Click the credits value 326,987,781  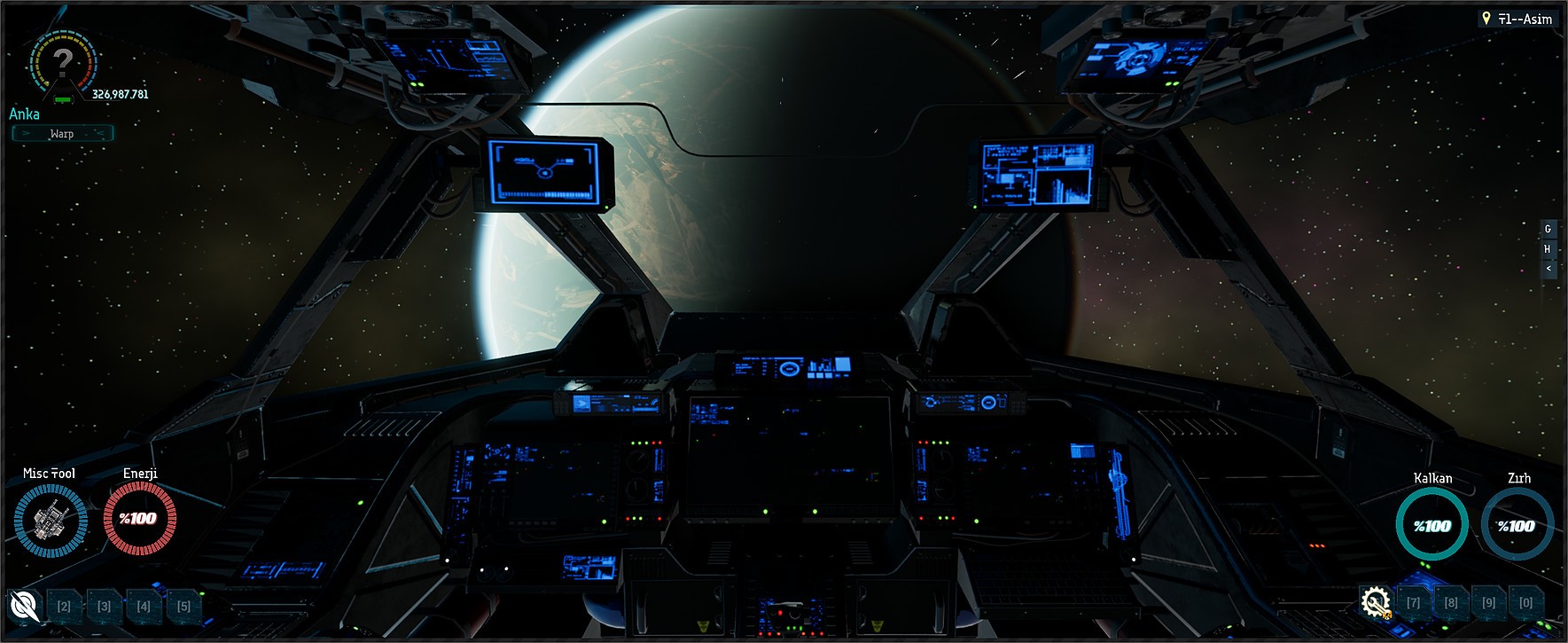click(x=120, y=91)
